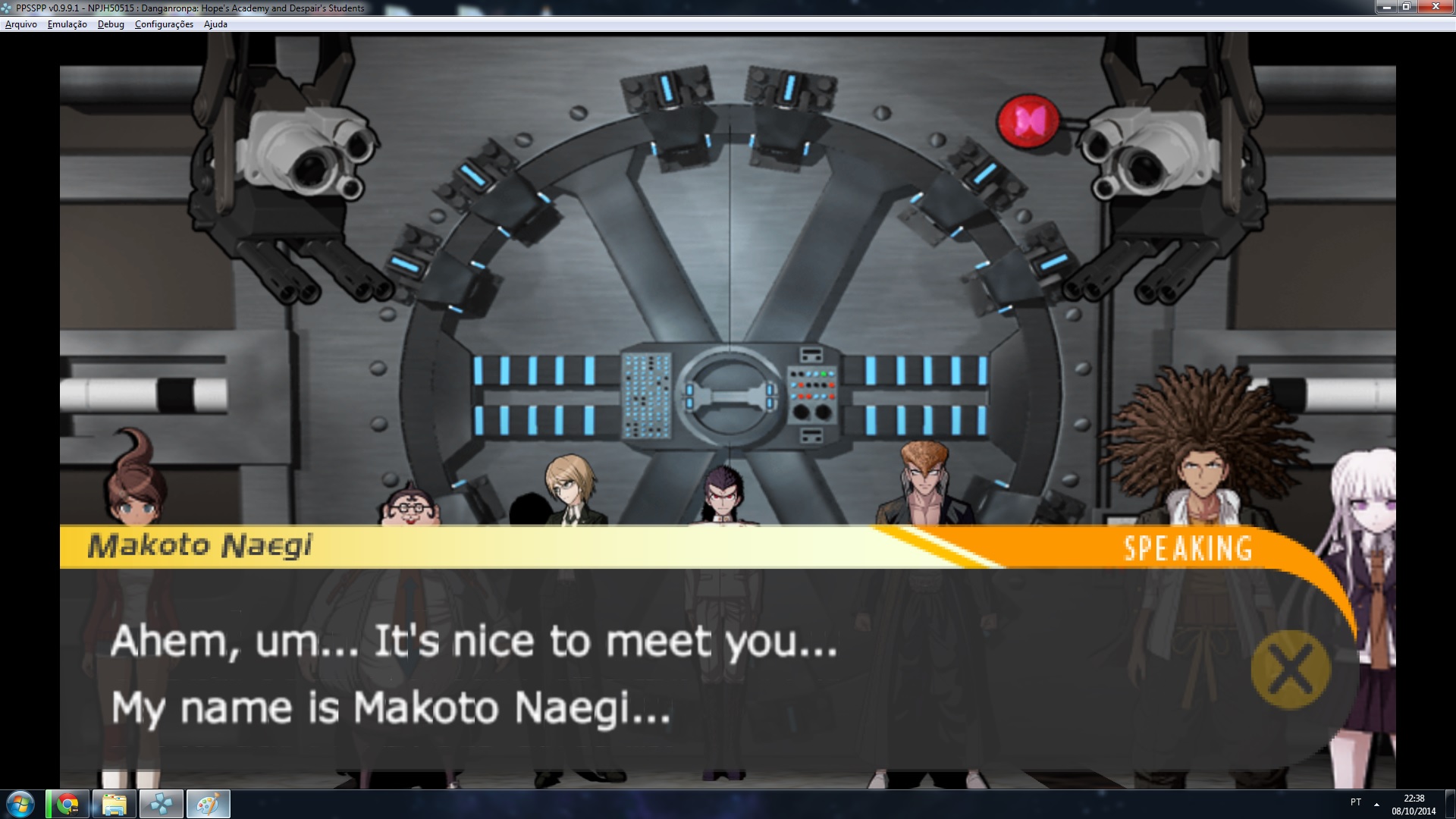Open the Emulação menu

click(x=67, y=24)
